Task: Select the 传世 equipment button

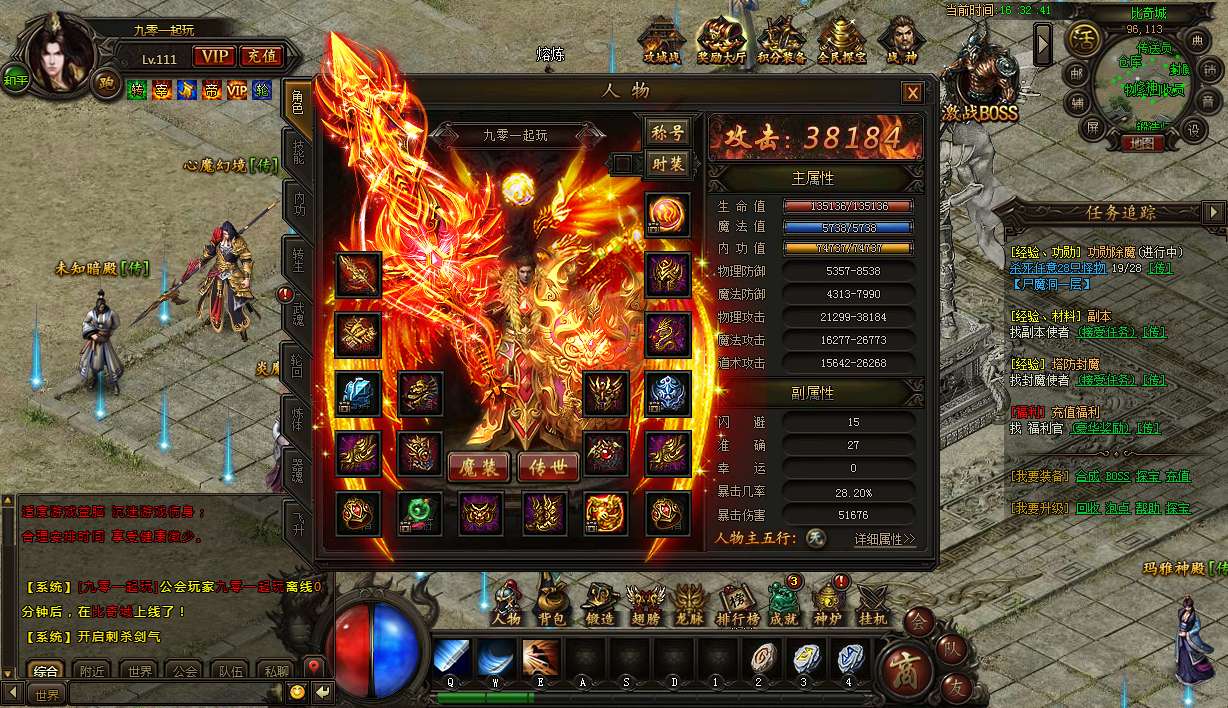Action: point(548,466)
